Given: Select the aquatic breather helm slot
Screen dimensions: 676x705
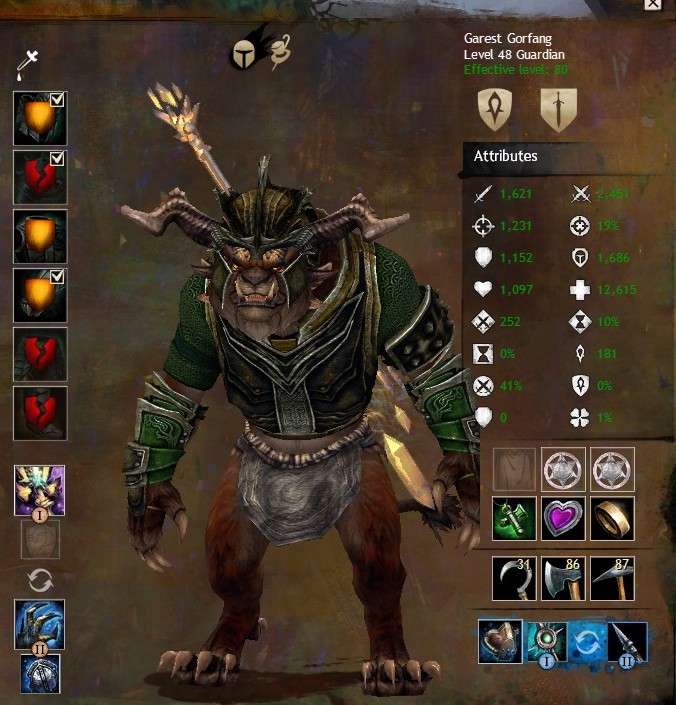Looking at the screenshot, I should (502, 641).
